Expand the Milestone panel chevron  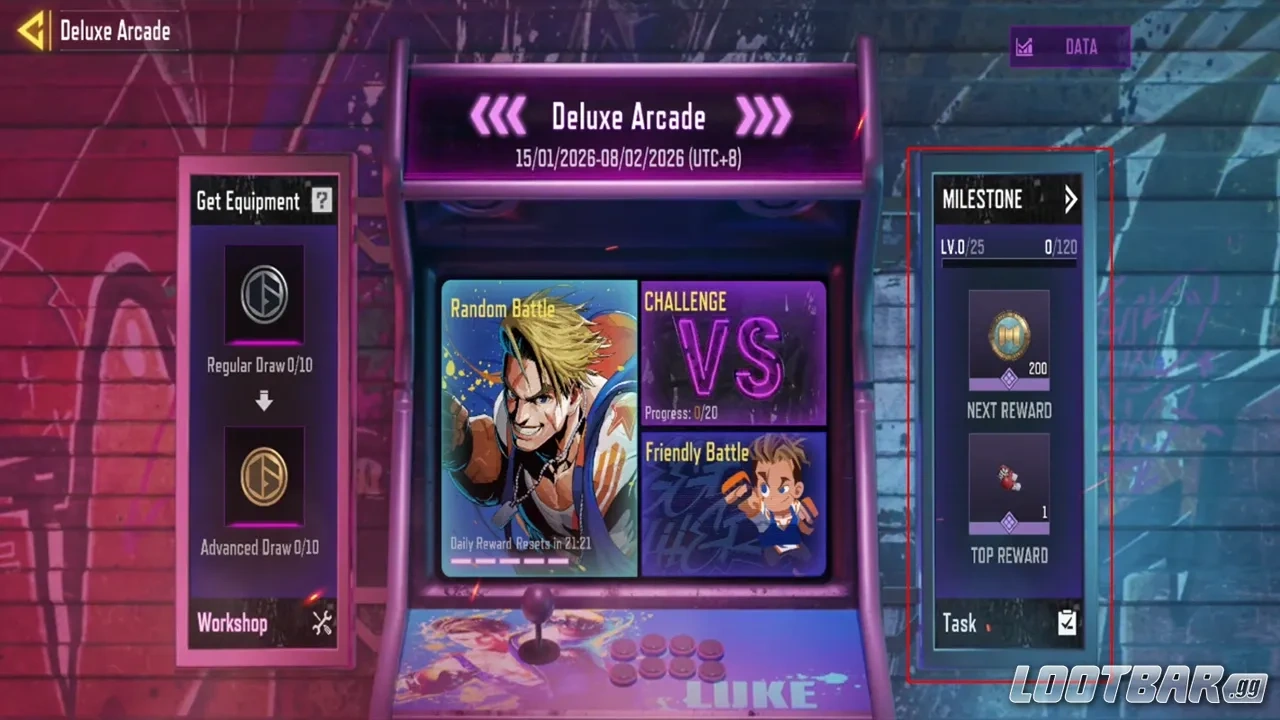(x=1071, y=200)
